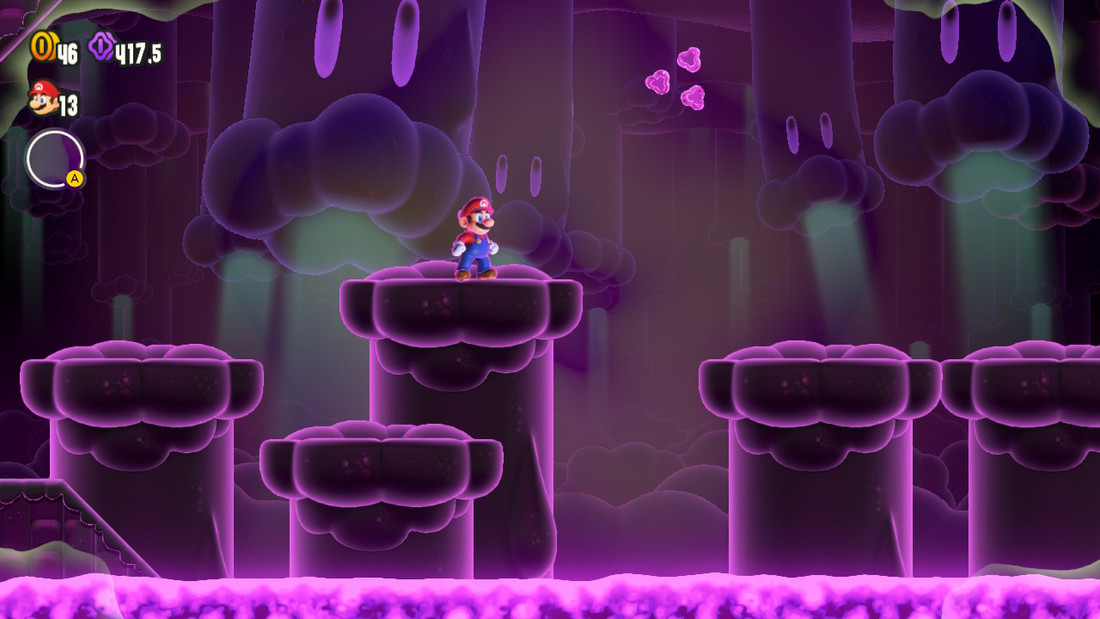Screen dimensions: 1100x619
Task: Click the gold coin counter icon
Action: [43, 47]
